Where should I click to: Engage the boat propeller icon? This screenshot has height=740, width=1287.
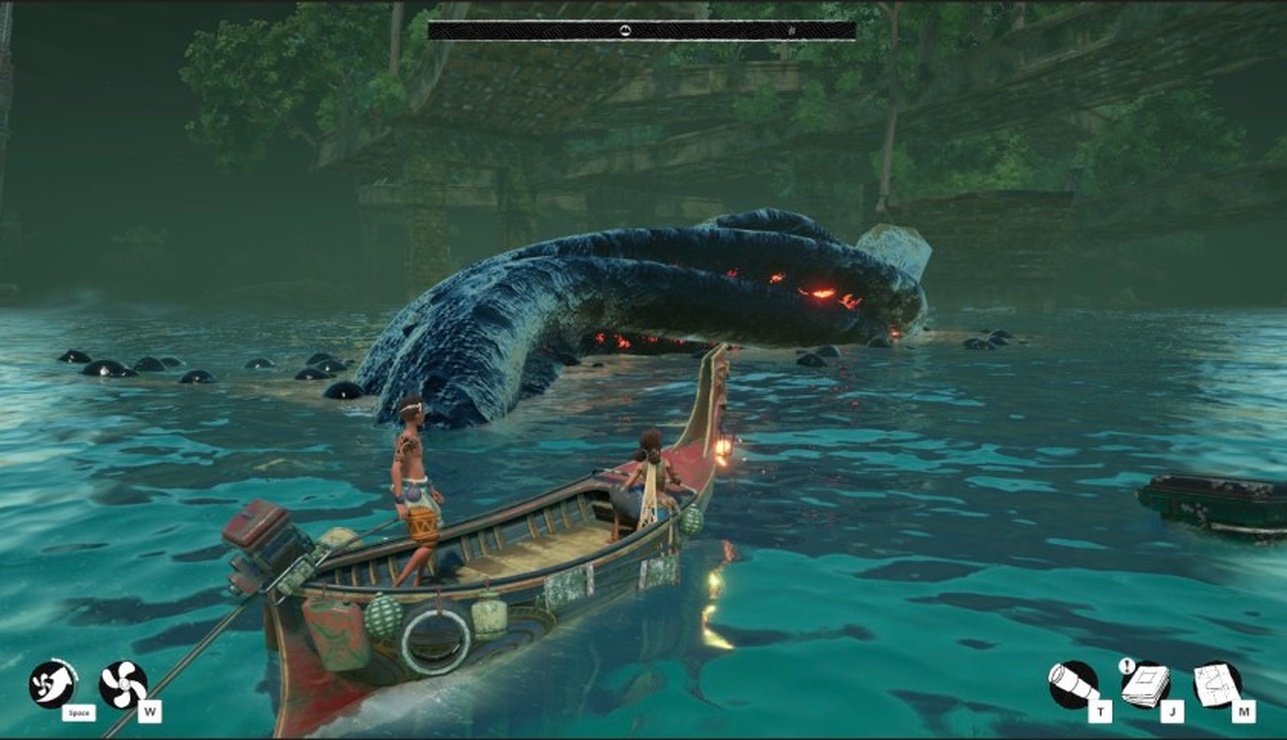point(123,685)
